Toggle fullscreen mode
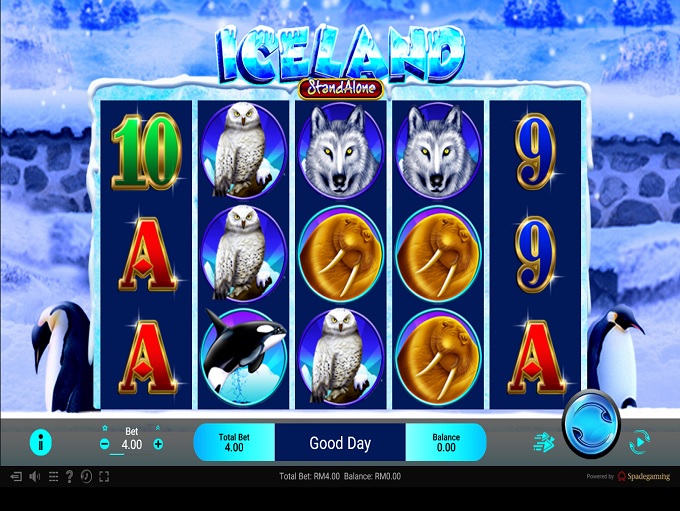 [103, 477]
